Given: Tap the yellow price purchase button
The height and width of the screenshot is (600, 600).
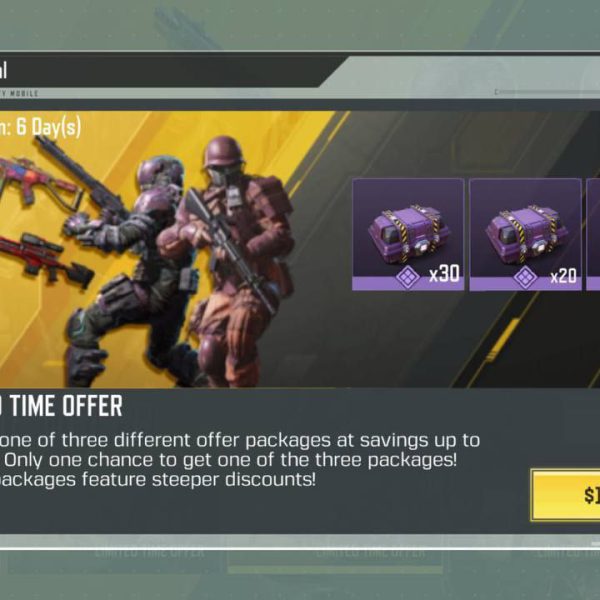Looking at the screenshot, I should point(567,494).
